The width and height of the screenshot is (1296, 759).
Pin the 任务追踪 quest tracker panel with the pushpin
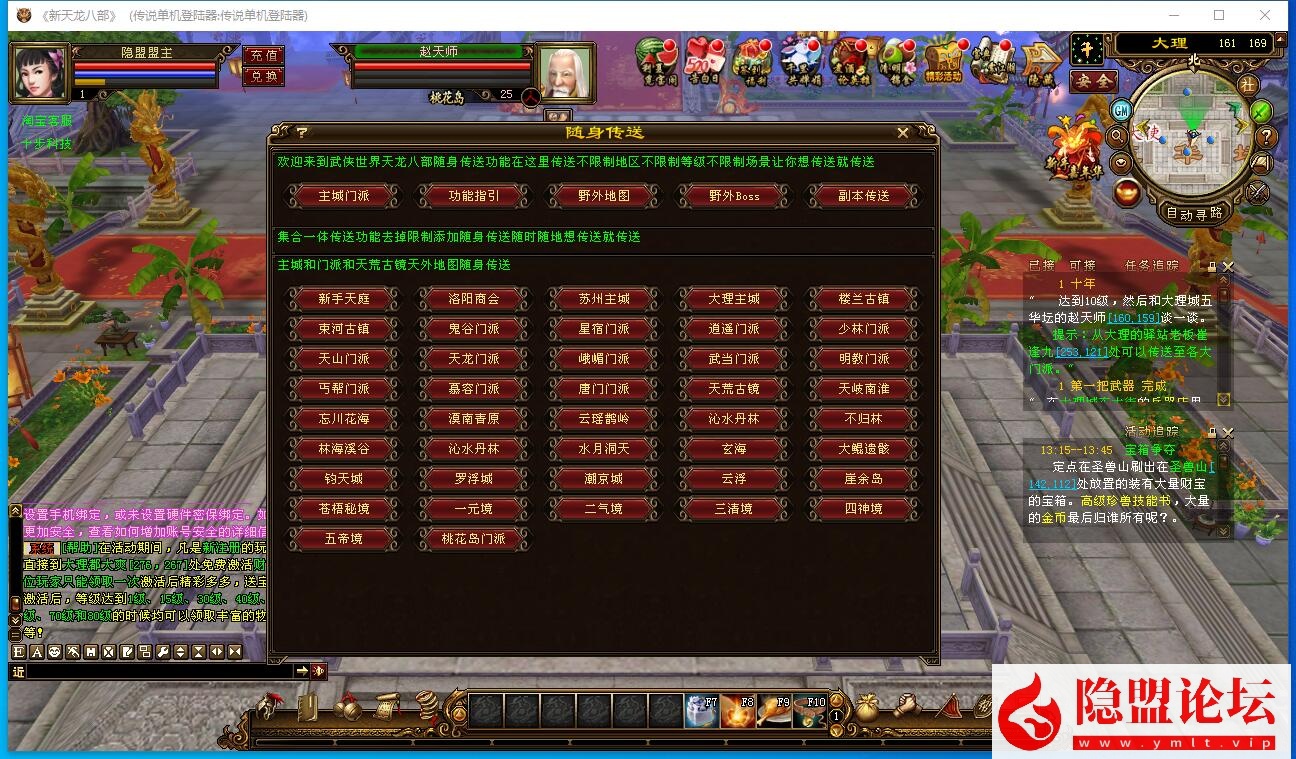[1212, 266]
